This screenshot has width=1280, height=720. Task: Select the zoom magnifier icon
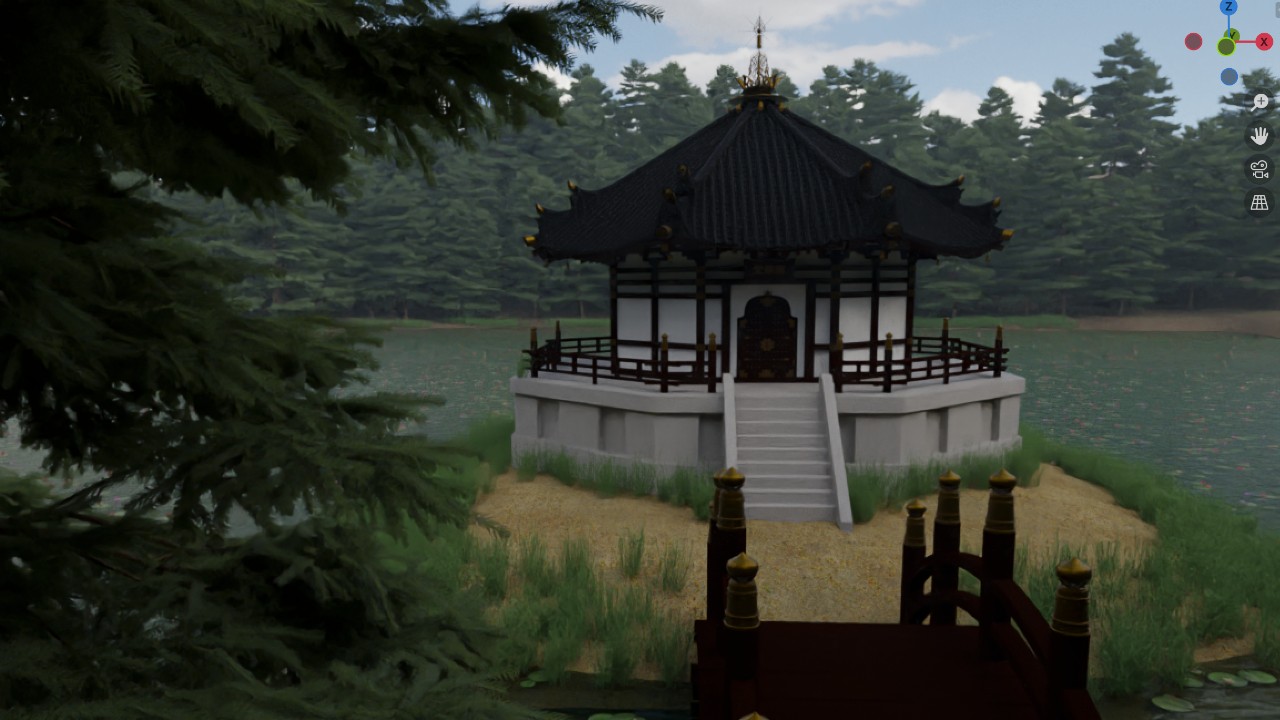click(1259, 102)
